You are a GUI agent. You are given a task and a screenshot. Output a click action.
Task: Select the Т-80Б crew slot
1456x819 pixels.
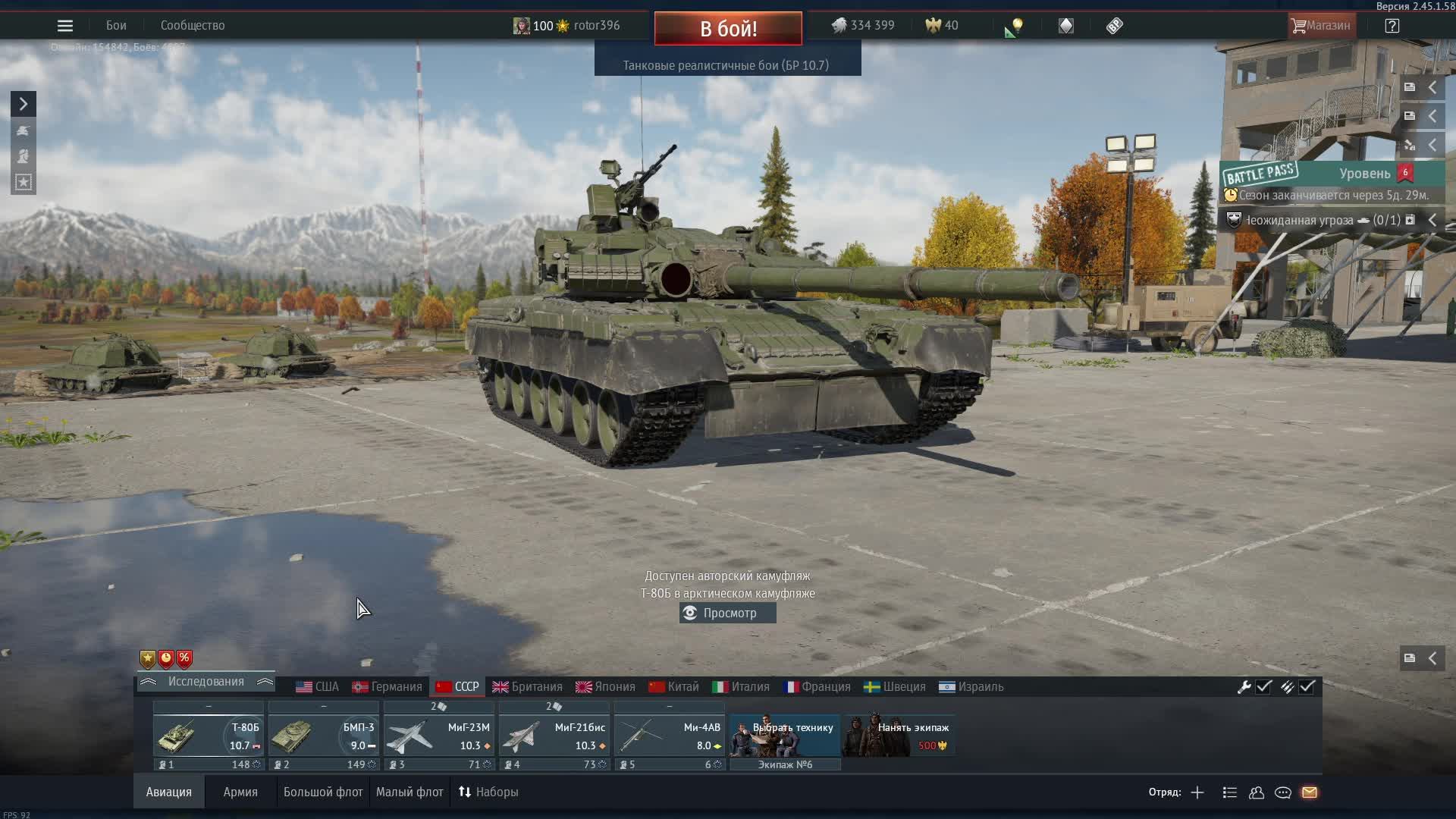click(208, 736)
